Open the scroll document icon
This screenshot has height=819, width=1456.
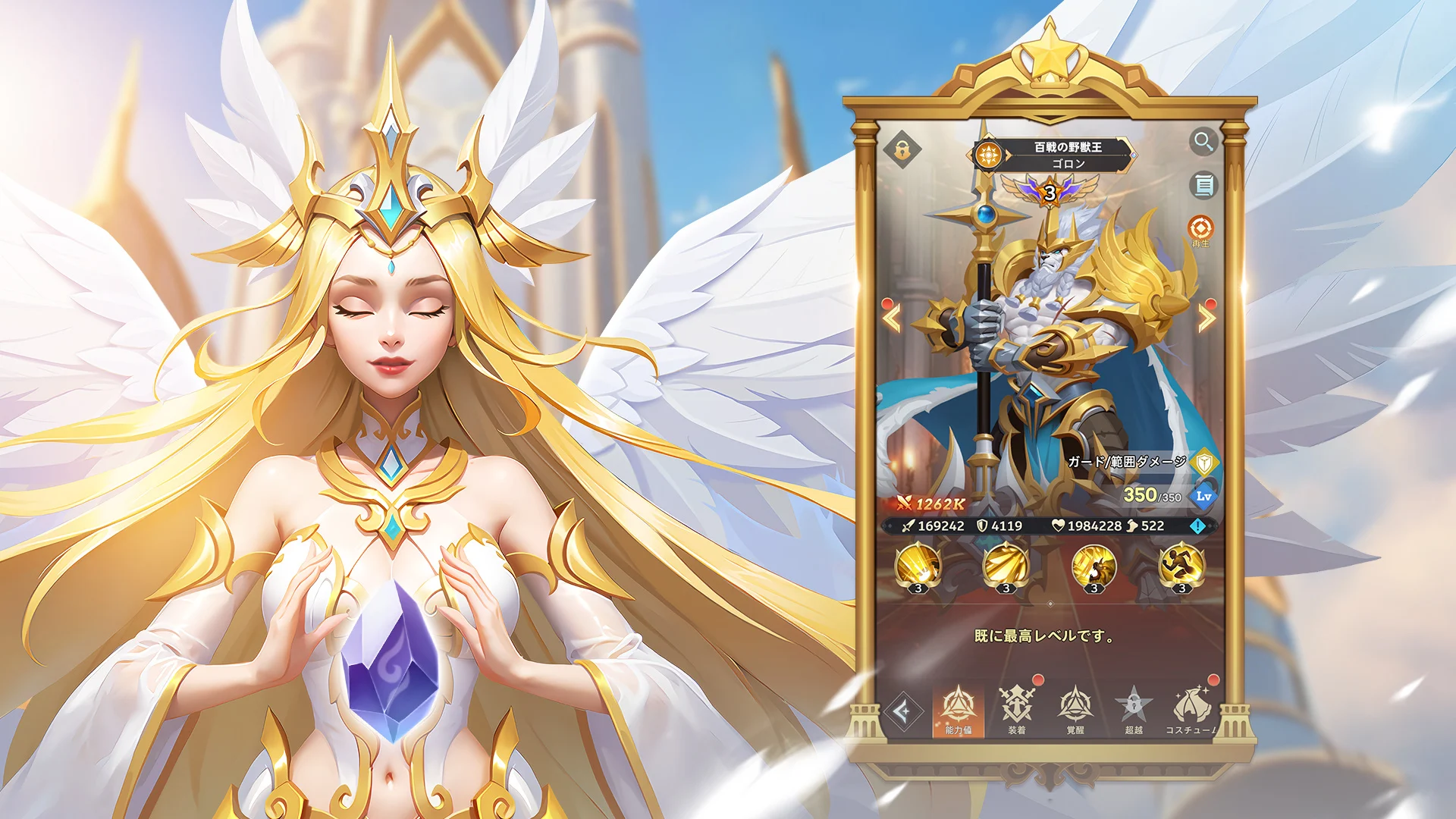point(1203,185)
